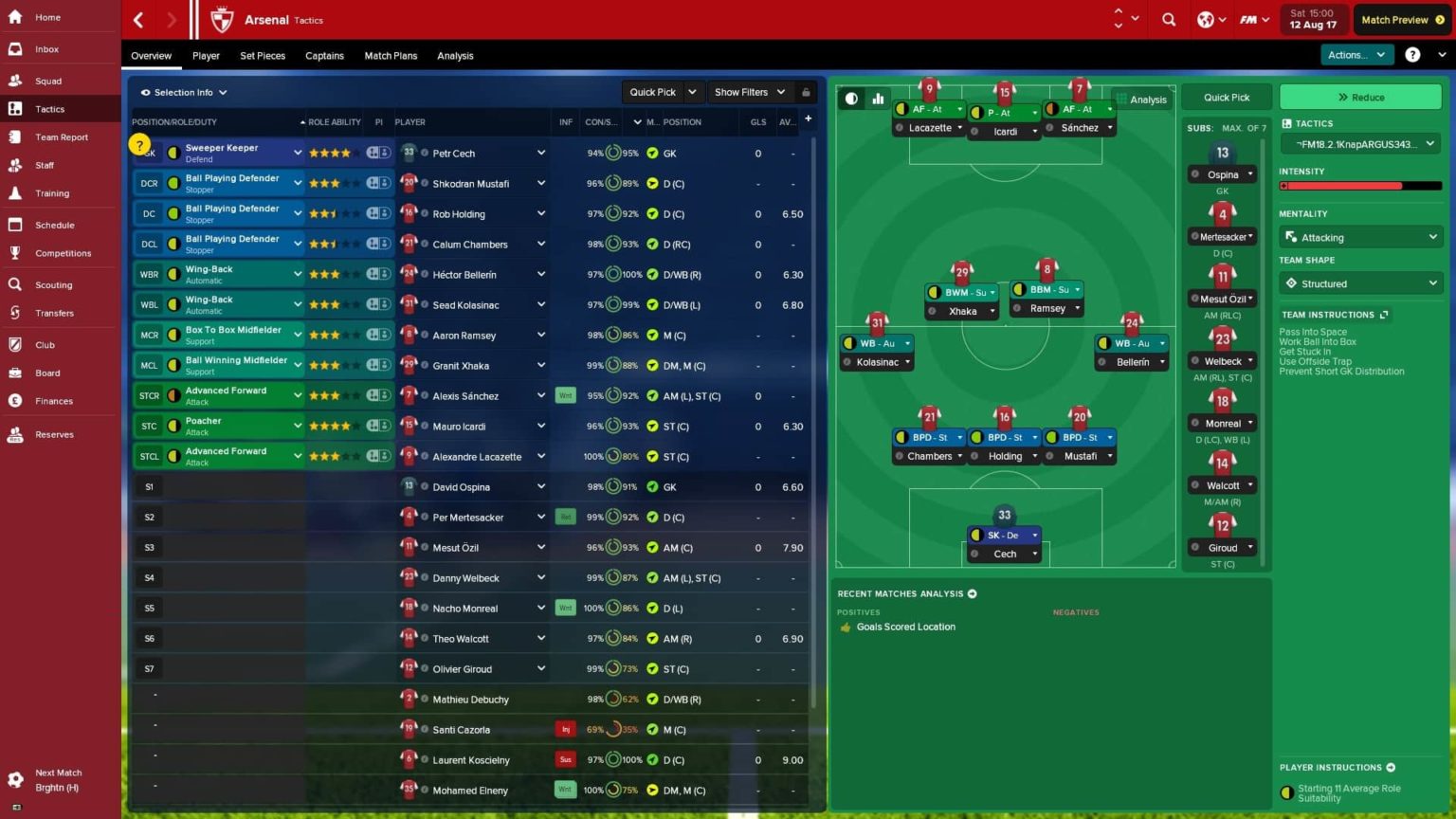
Task: Click the help question mark icon
Action: 1411,54
